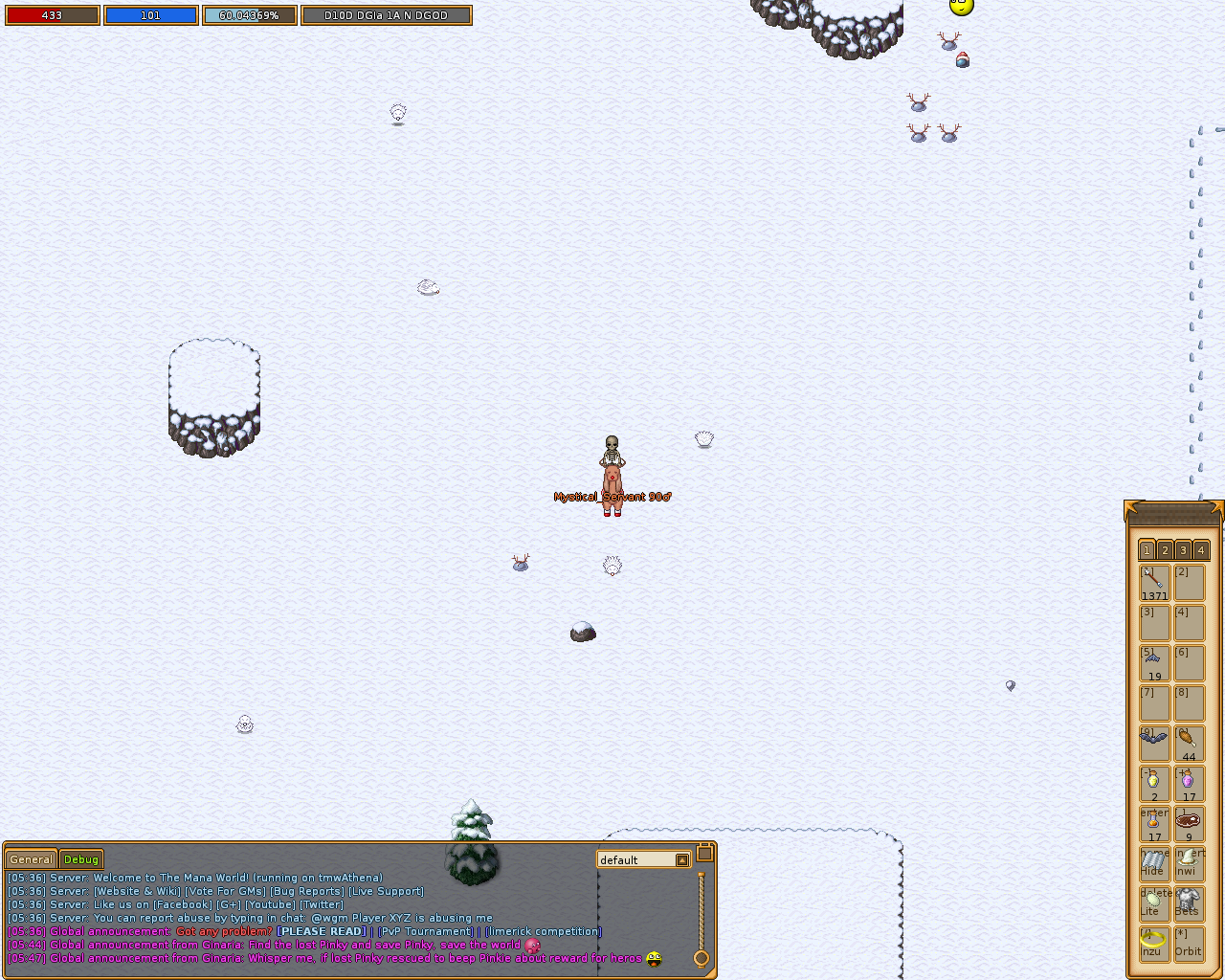Use the yellow potion shortcut showing 2

[1154, 783]
